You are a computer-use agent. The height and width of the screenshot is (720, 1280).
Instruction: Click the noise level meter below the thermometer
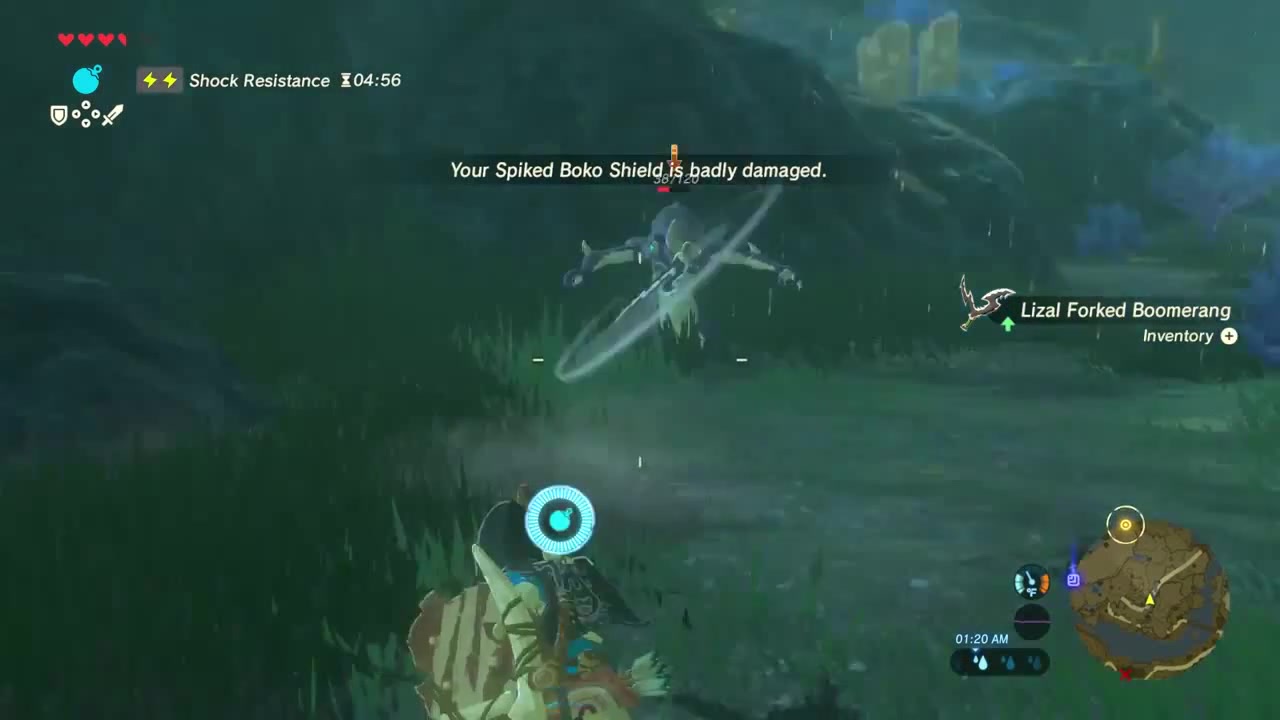[1031, 622]
